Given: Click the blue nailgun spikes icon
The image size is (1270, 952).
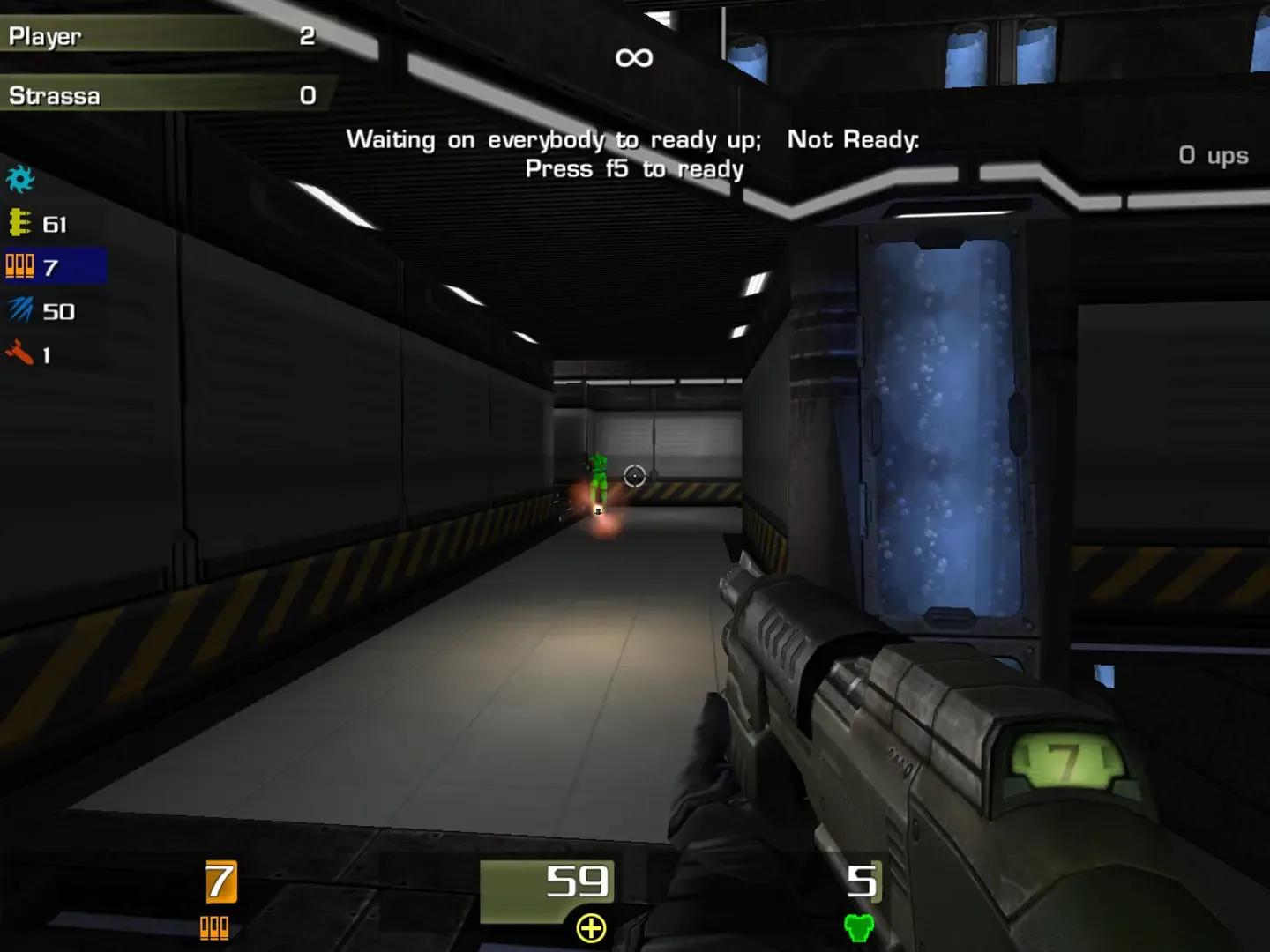Looking at the screenshot, I should [19, 310].
